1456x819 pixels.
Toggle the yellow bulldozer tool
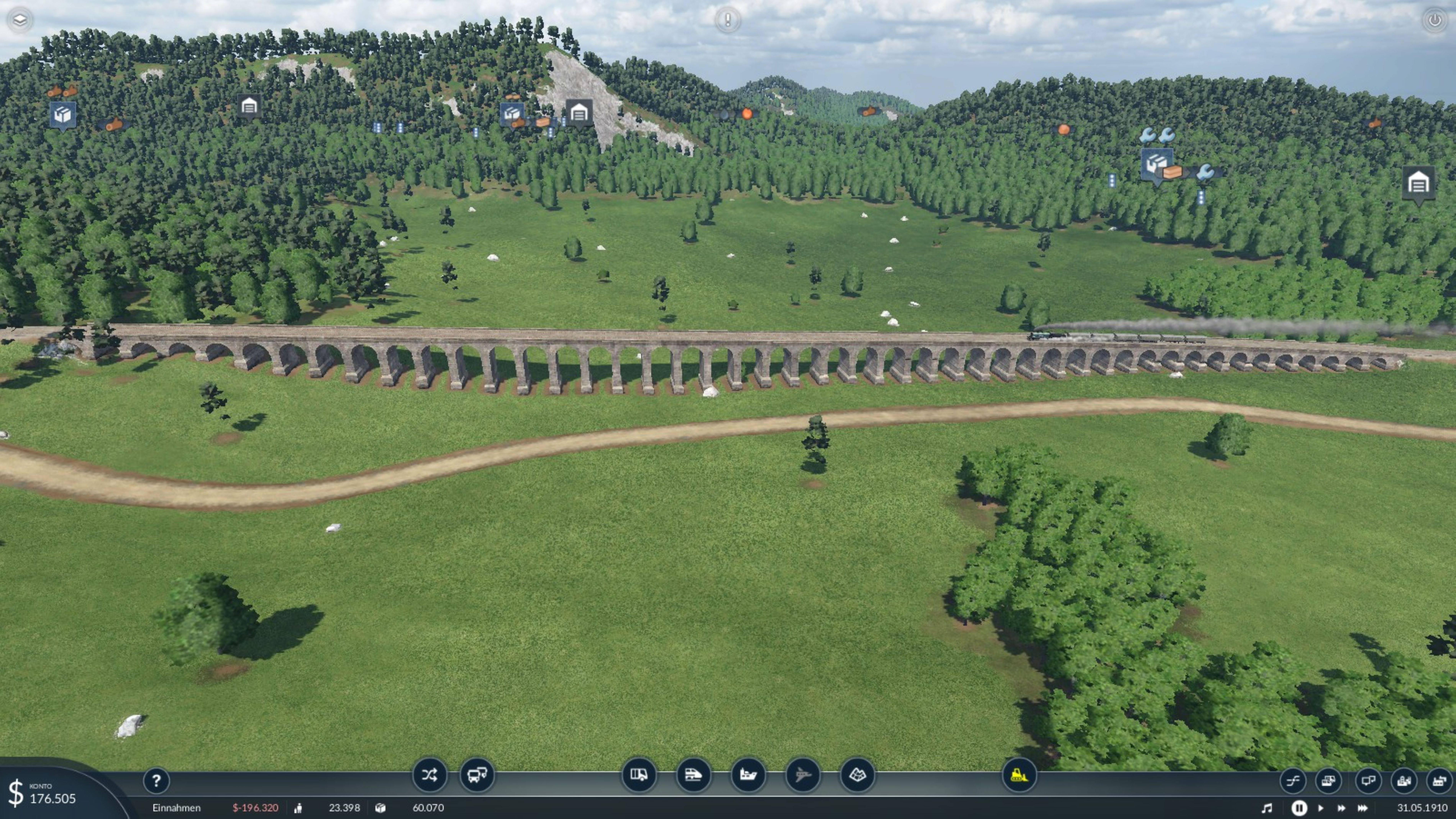click(x=1019, y=775)
